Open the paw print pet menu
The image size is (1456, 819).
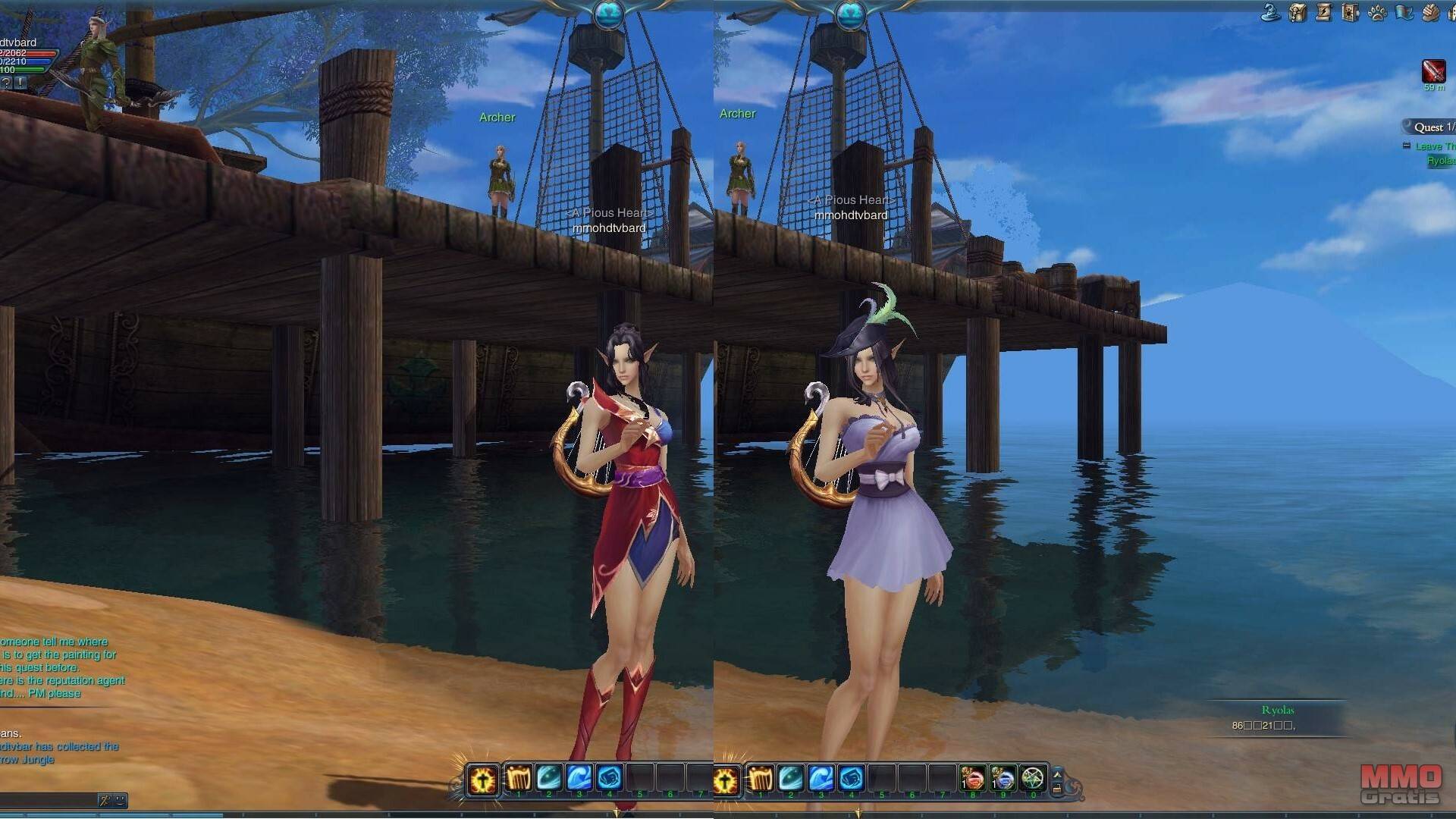(x=1377, y=12)
